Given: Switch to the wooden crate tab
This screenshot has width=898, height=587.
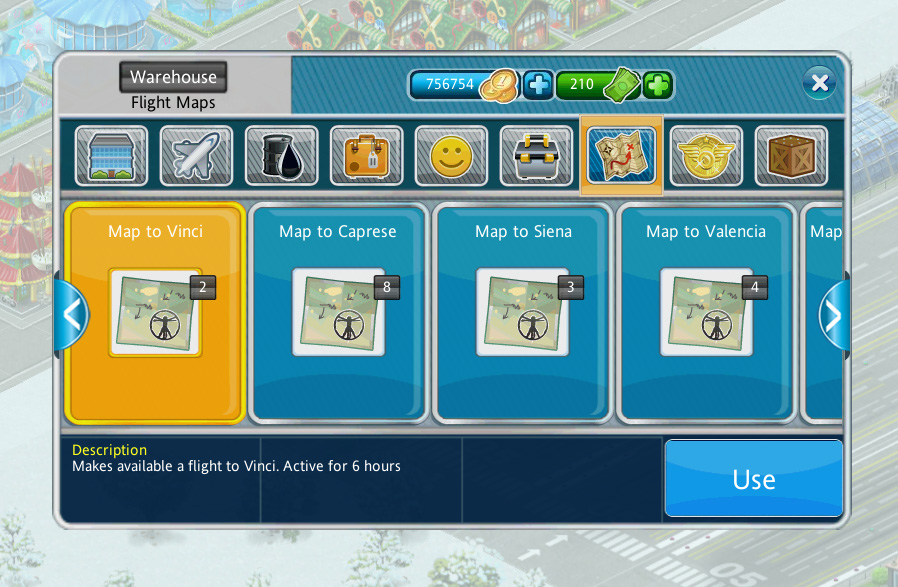Looking at the screenshot, I should (790, 156).
